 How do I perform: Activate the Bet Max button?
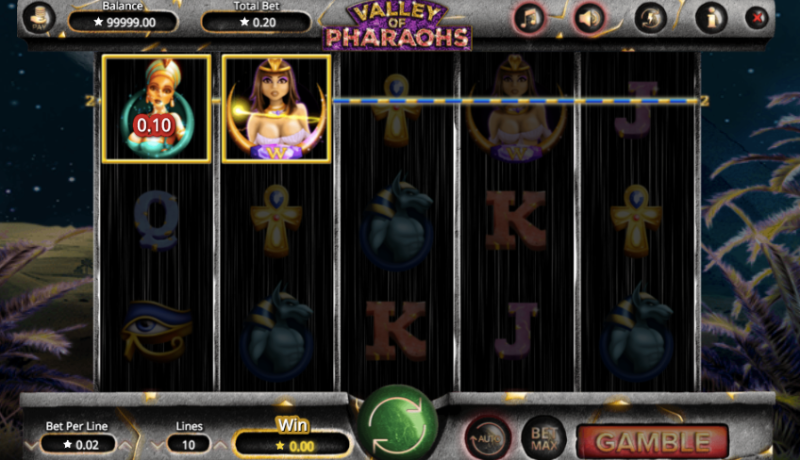[543, 437]
